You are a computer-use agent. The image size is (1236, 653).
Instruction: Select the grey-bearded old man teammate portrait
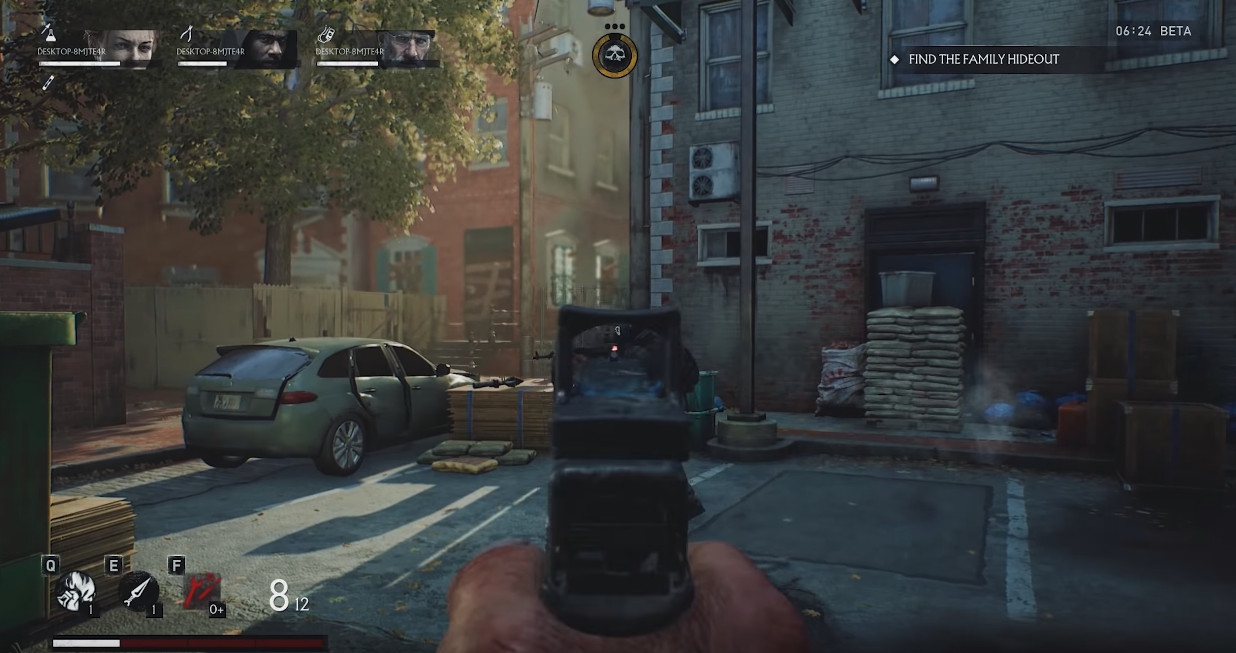point(406,48)
